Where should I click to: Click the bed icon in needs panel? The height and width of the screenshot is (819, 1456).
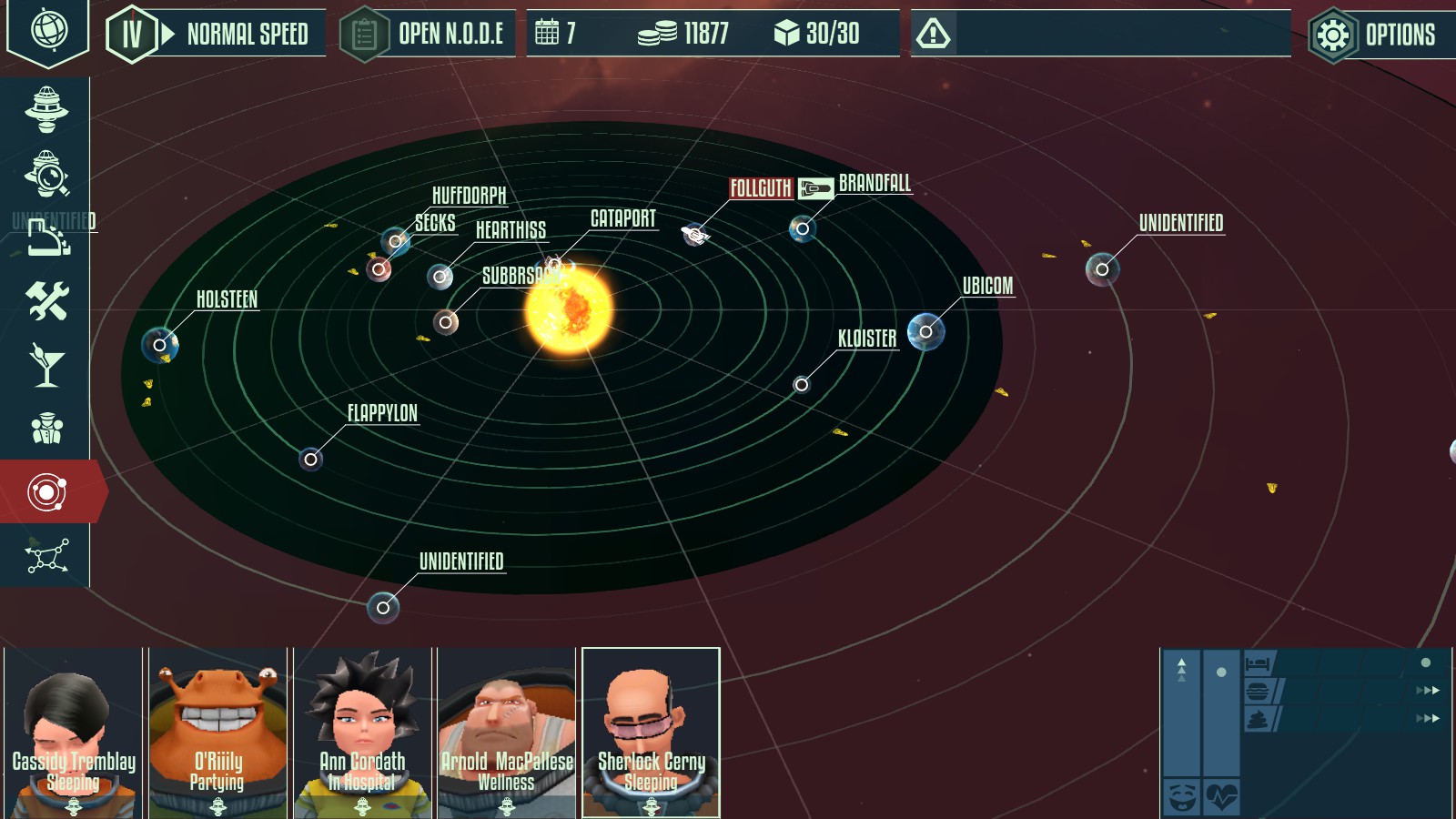[x=1259, y=662]
